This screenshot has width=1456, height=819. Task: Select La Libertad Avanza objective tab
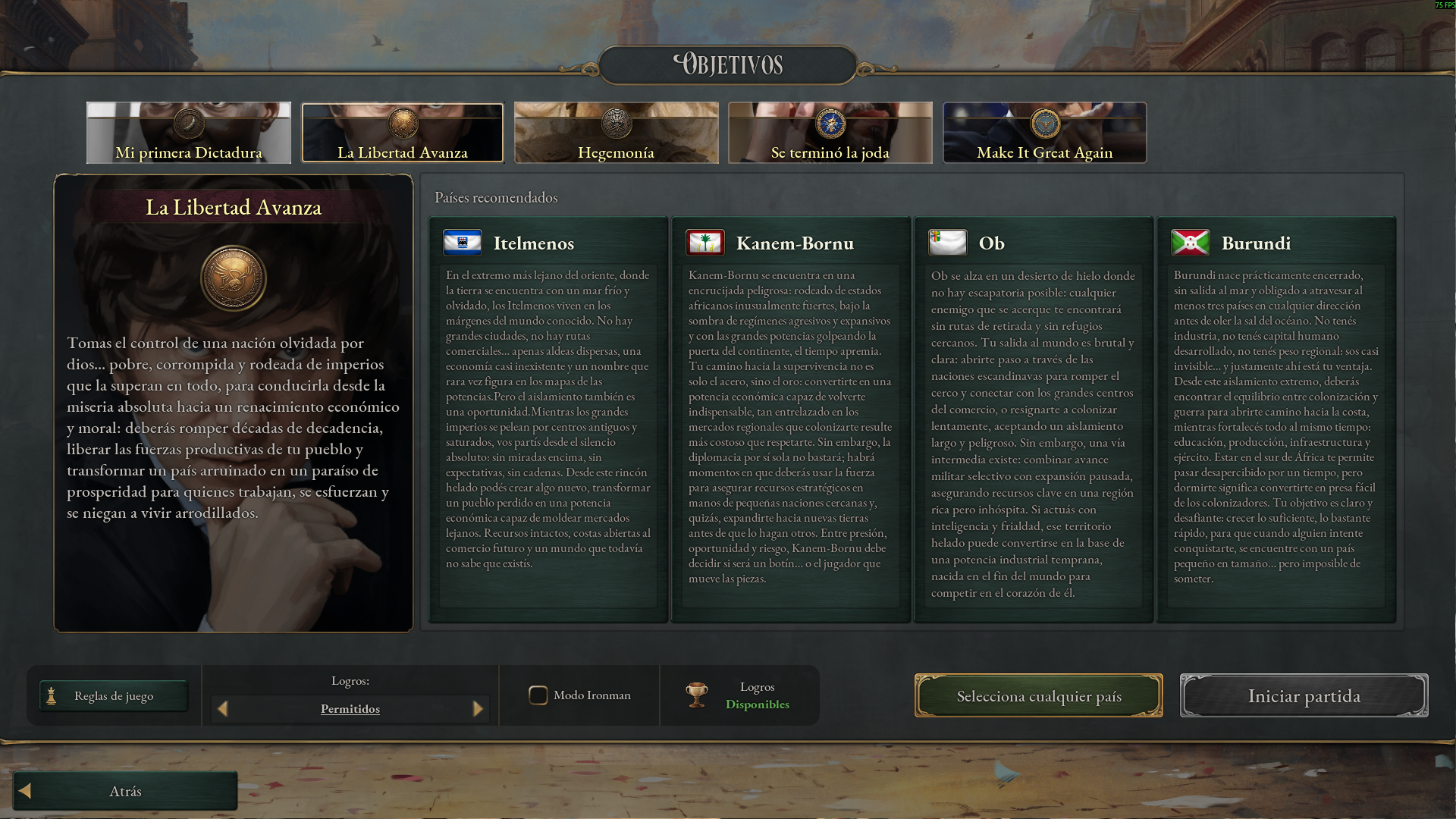[403, 133]
